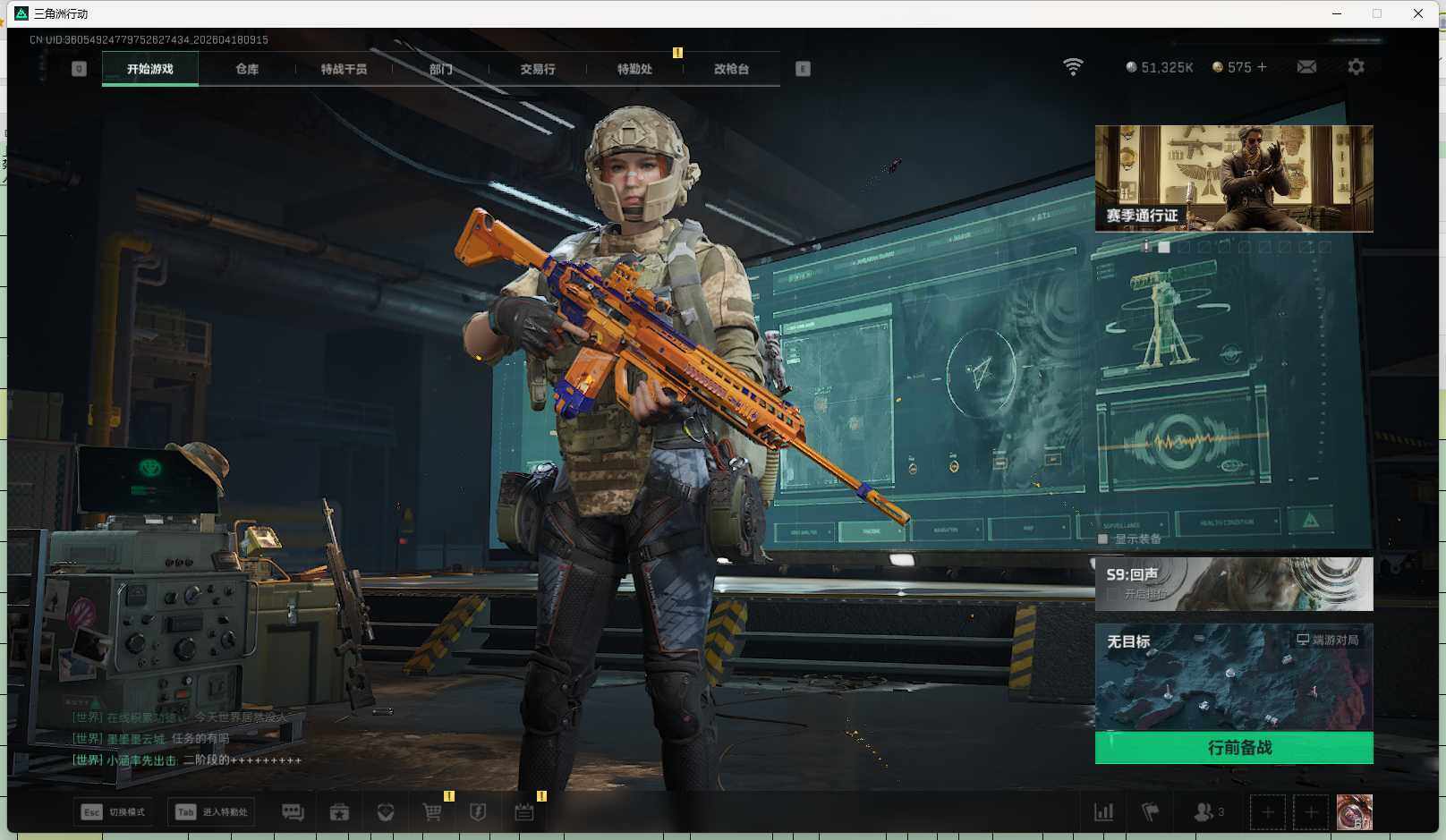Open the S9:回声 season banner

pyautogui.click(x=1233, y=583)
